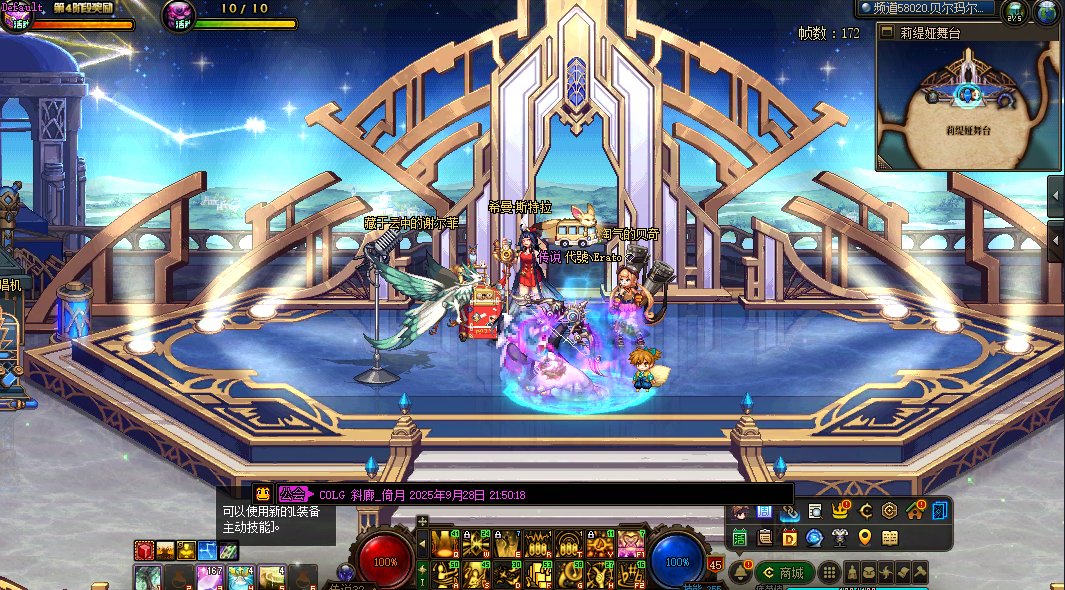This screenshot has height=590, width=1065.
Task: Click the 莉缇娅舞台 minimap
Action: pyautogui.click(x=968, y=105)
